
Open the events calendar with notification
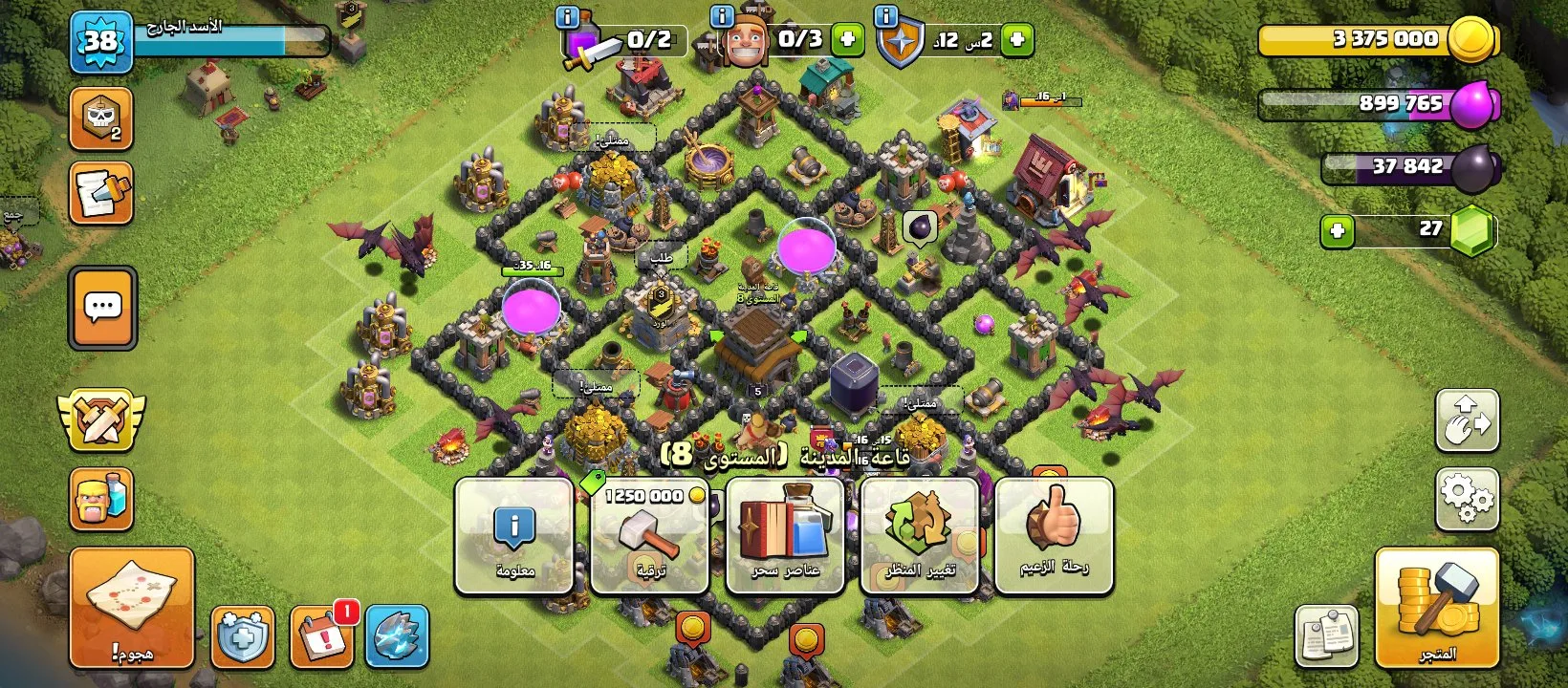(322, 635)
